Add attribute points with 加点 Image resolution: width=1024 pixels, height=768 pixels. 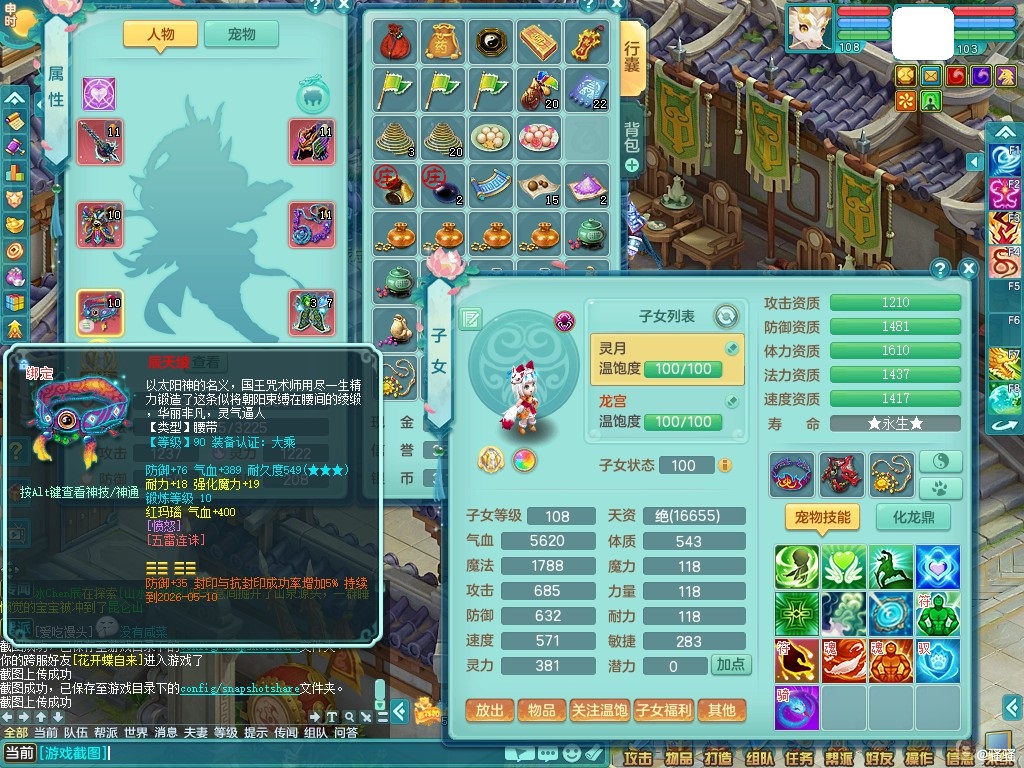[730, 665]
